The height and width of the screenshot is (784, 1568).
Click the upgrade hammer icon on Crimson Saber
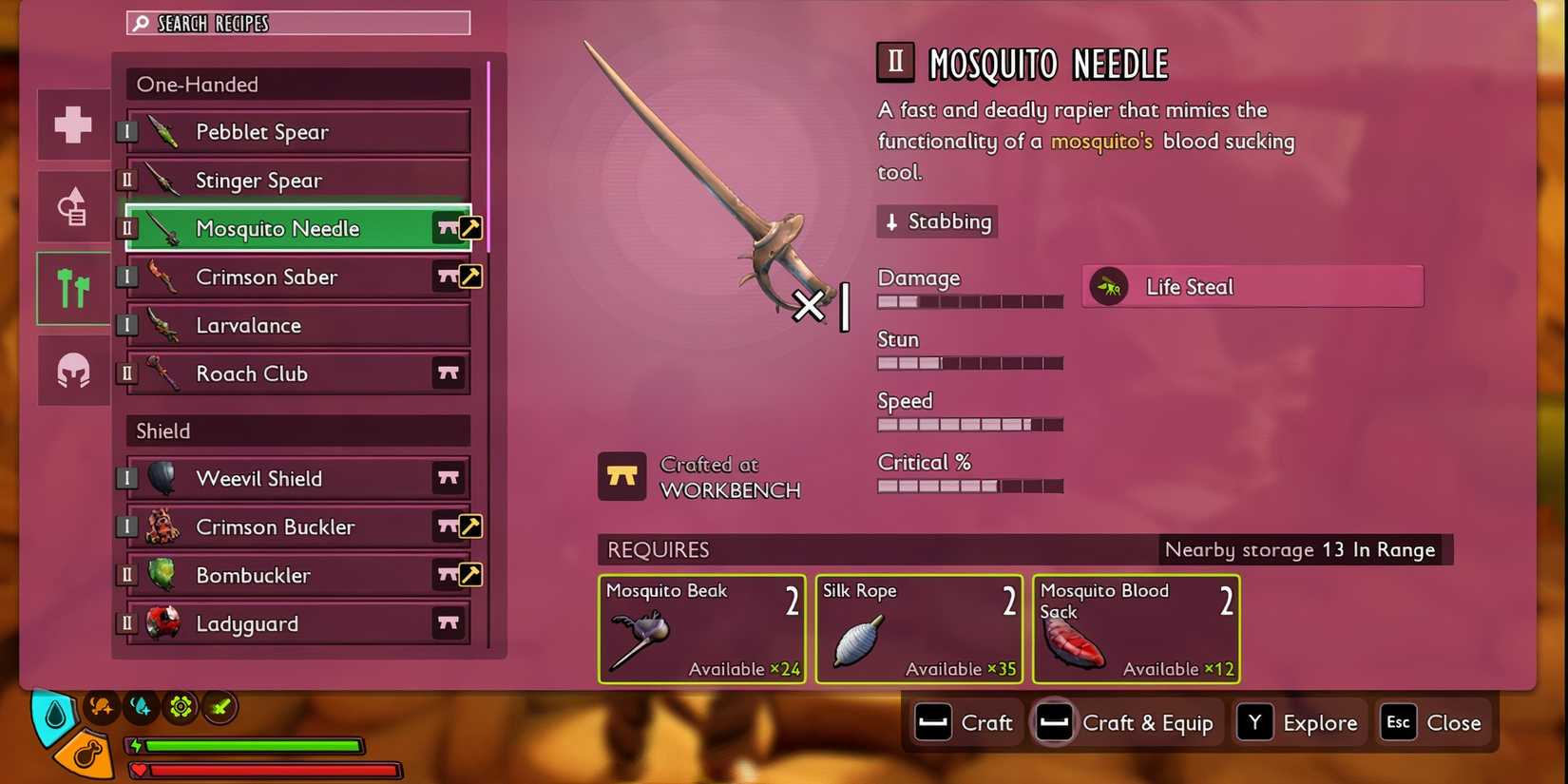tap(472, 277)
